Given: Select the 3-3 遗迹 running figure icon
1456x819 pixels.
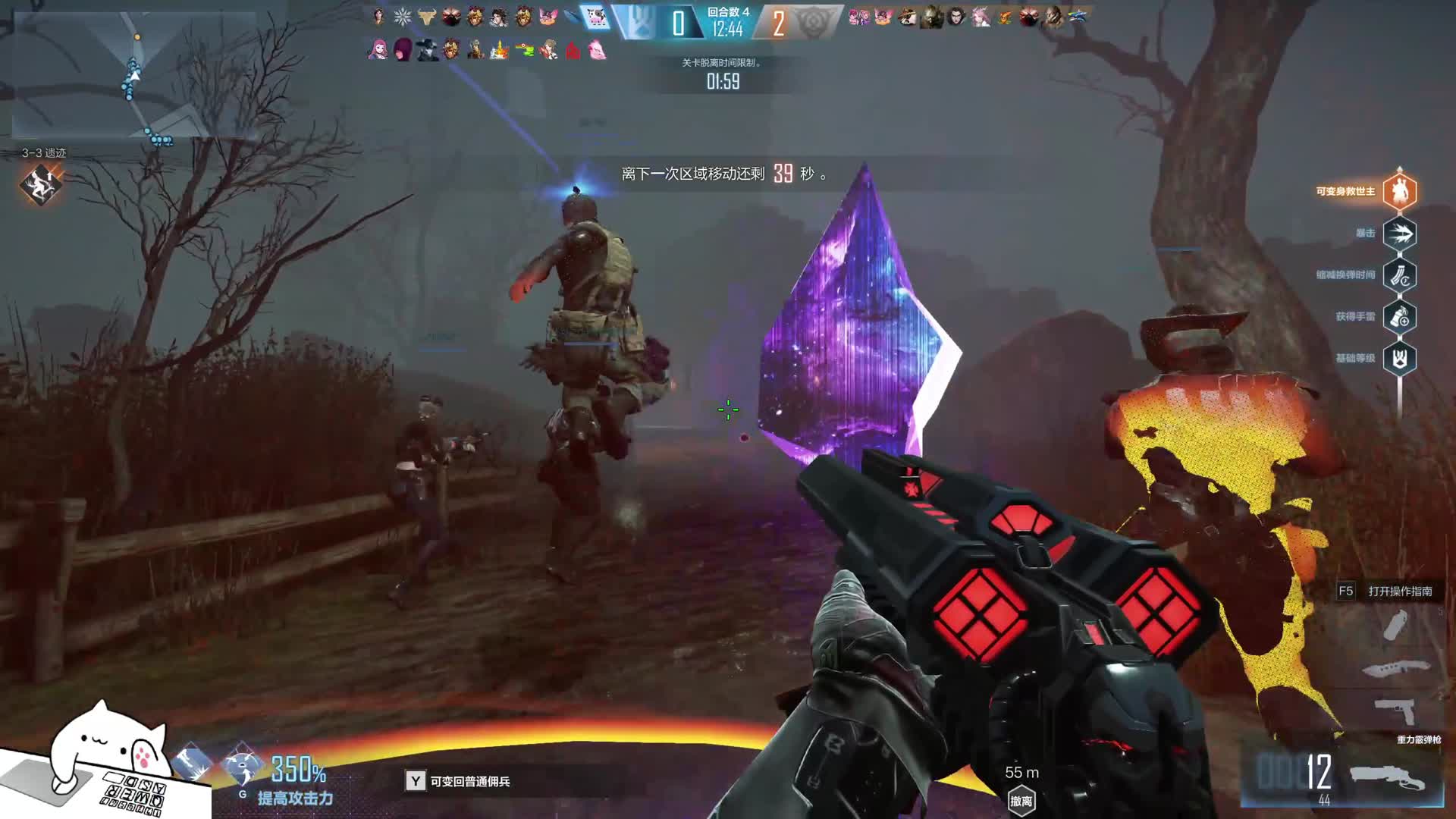Looking at the screenshot, I should [x=41, y=184].
